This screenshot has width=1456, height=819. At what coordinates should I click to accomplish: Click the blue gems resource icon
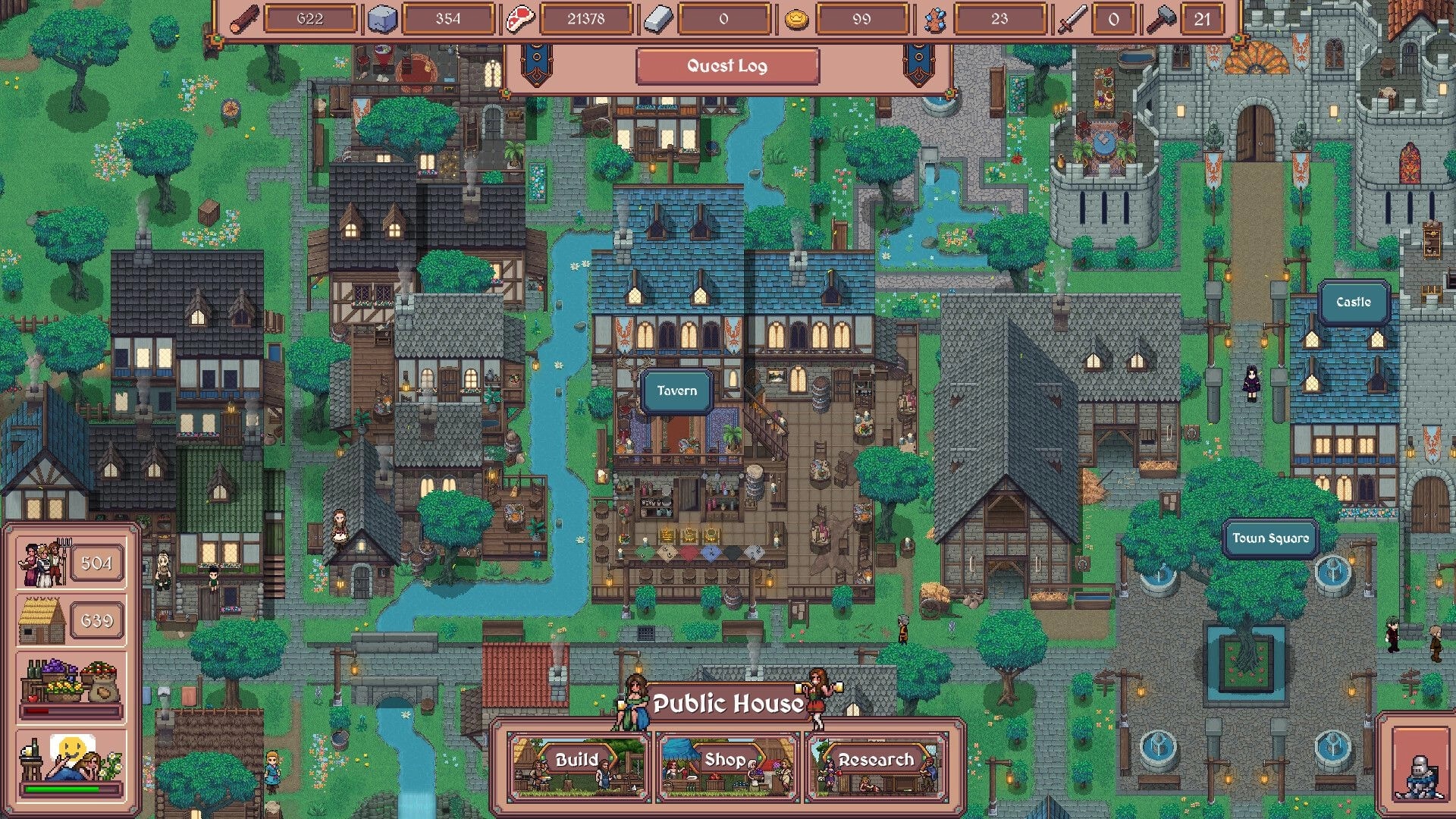click(x=934, y=18)
